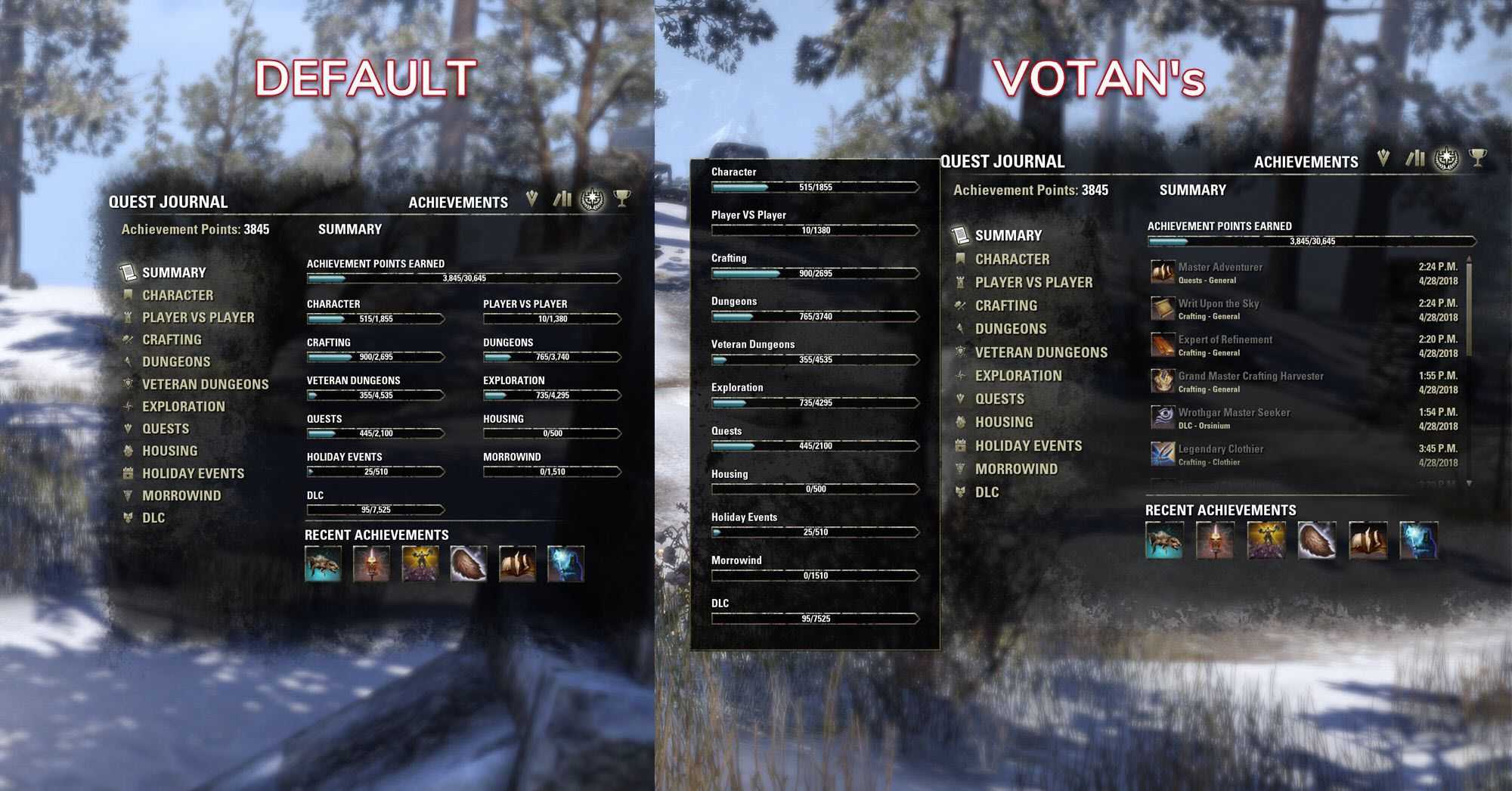Viewport: 1512px width, 791px height.
Task: Open Veteran Dungeons category in the VOTAN's panel
Action: coord(1040,352)
